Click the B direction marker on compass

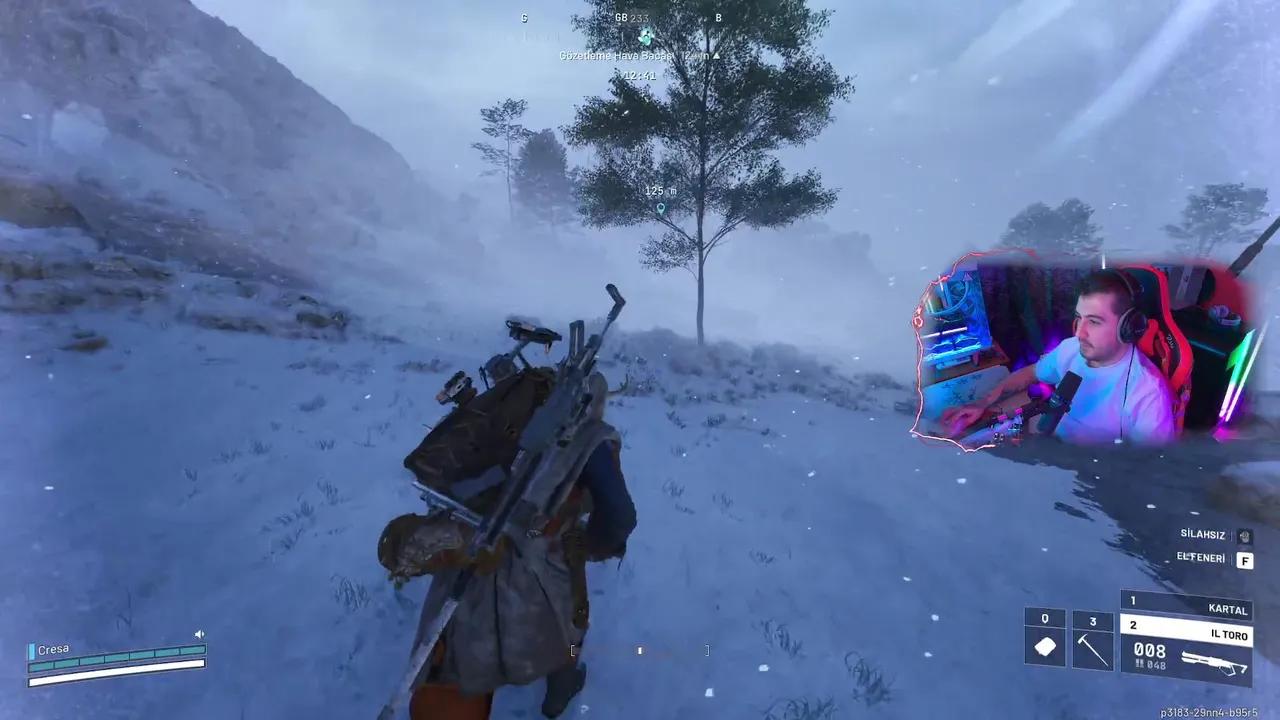tap(718, 19)
